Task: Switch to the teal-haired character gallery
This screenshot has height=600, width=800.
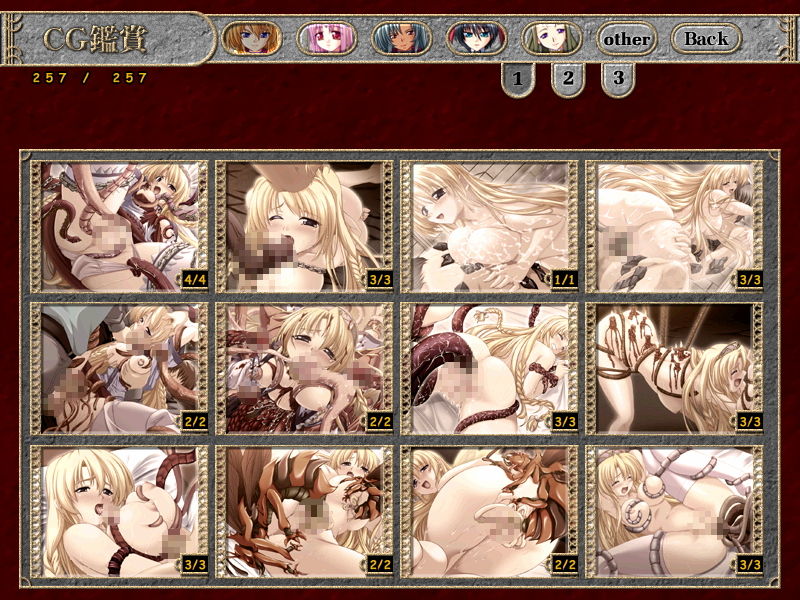Action: point(401,39)
